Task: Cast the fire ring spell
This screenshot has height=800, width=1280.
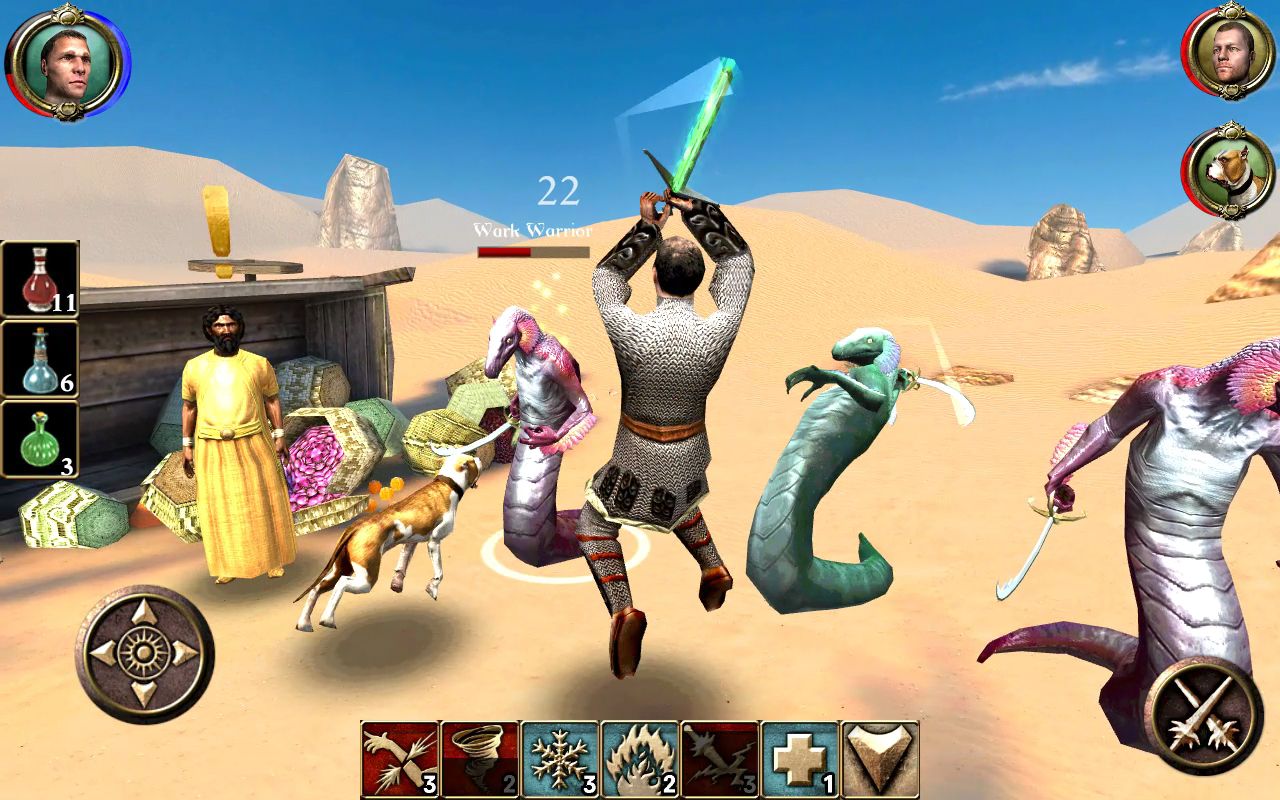Action: click(640, 759)
